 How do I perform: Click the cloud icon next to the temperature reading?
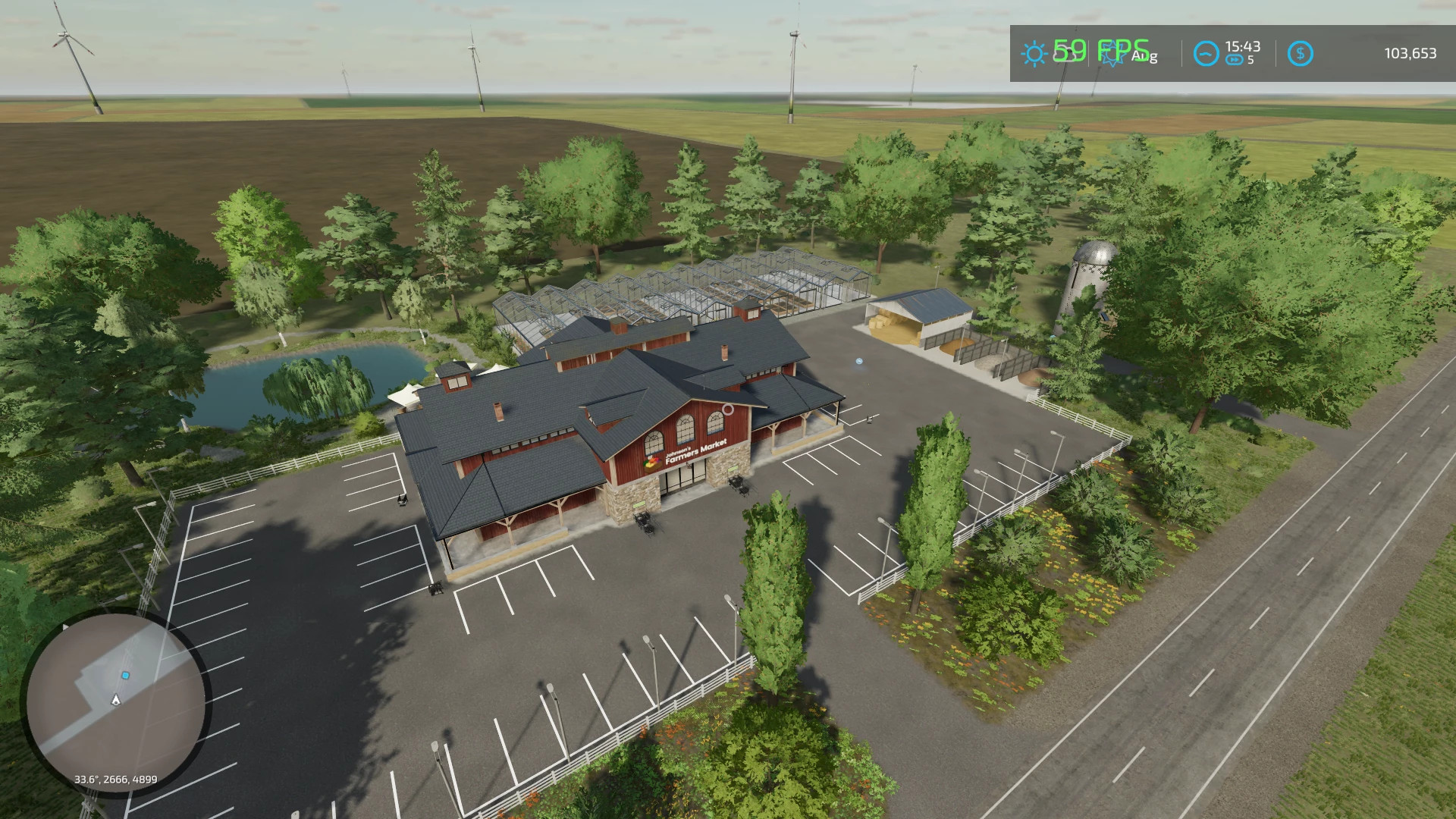(x=1063, y=54)
